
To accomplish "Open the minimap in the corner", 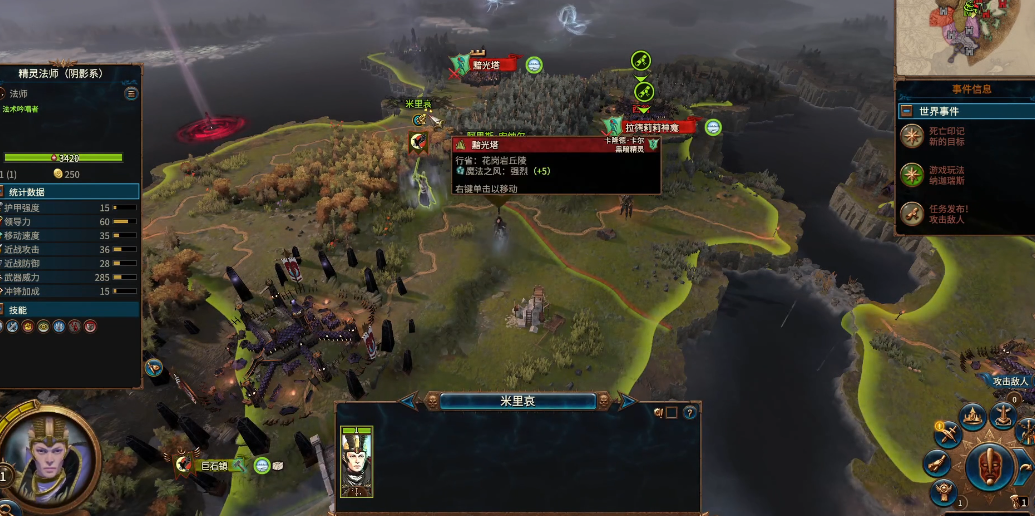I will coord(964,35).
